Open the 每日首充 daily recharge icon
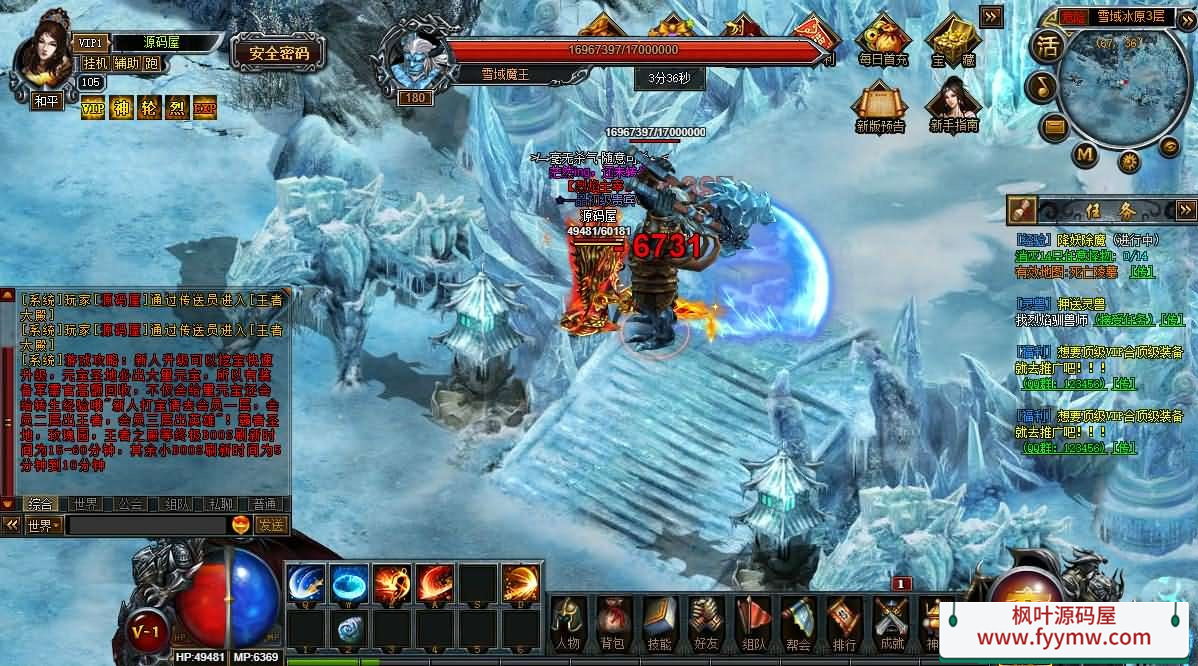 (x=882, y=40)
